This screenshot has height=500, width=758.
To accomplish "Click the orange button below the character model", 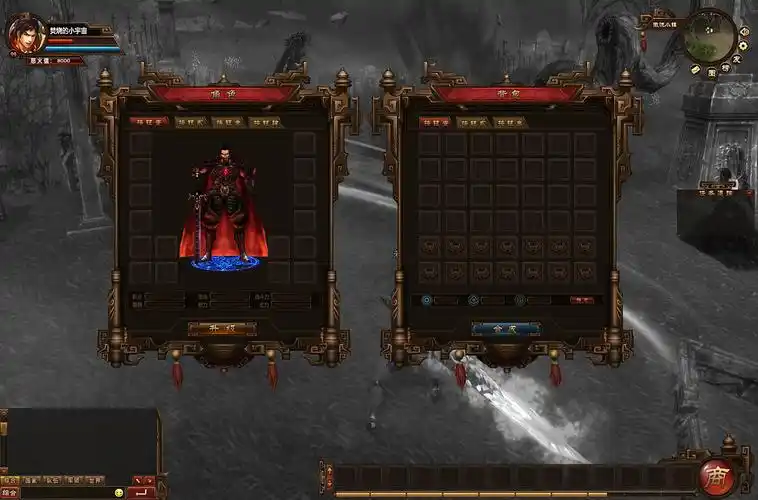I will (x=222, y=328).
